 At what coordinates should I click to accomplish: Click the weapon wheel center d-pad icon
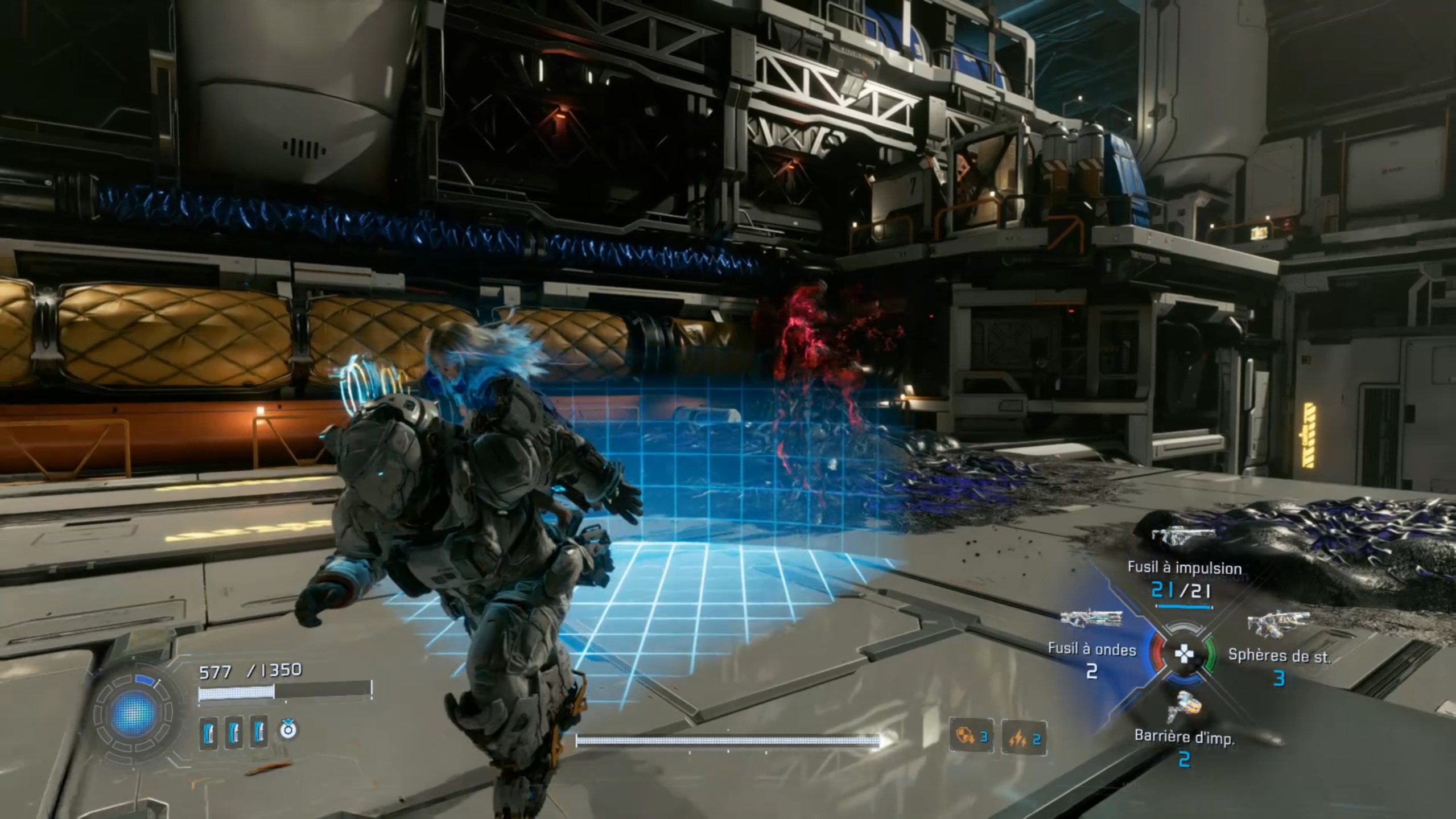coord(1184,654)
